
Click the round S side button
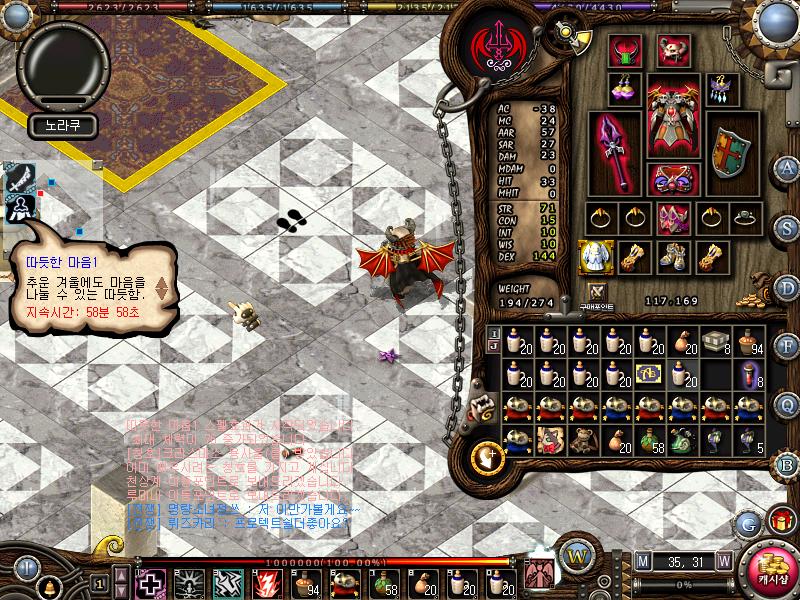[x=787, y=227]
